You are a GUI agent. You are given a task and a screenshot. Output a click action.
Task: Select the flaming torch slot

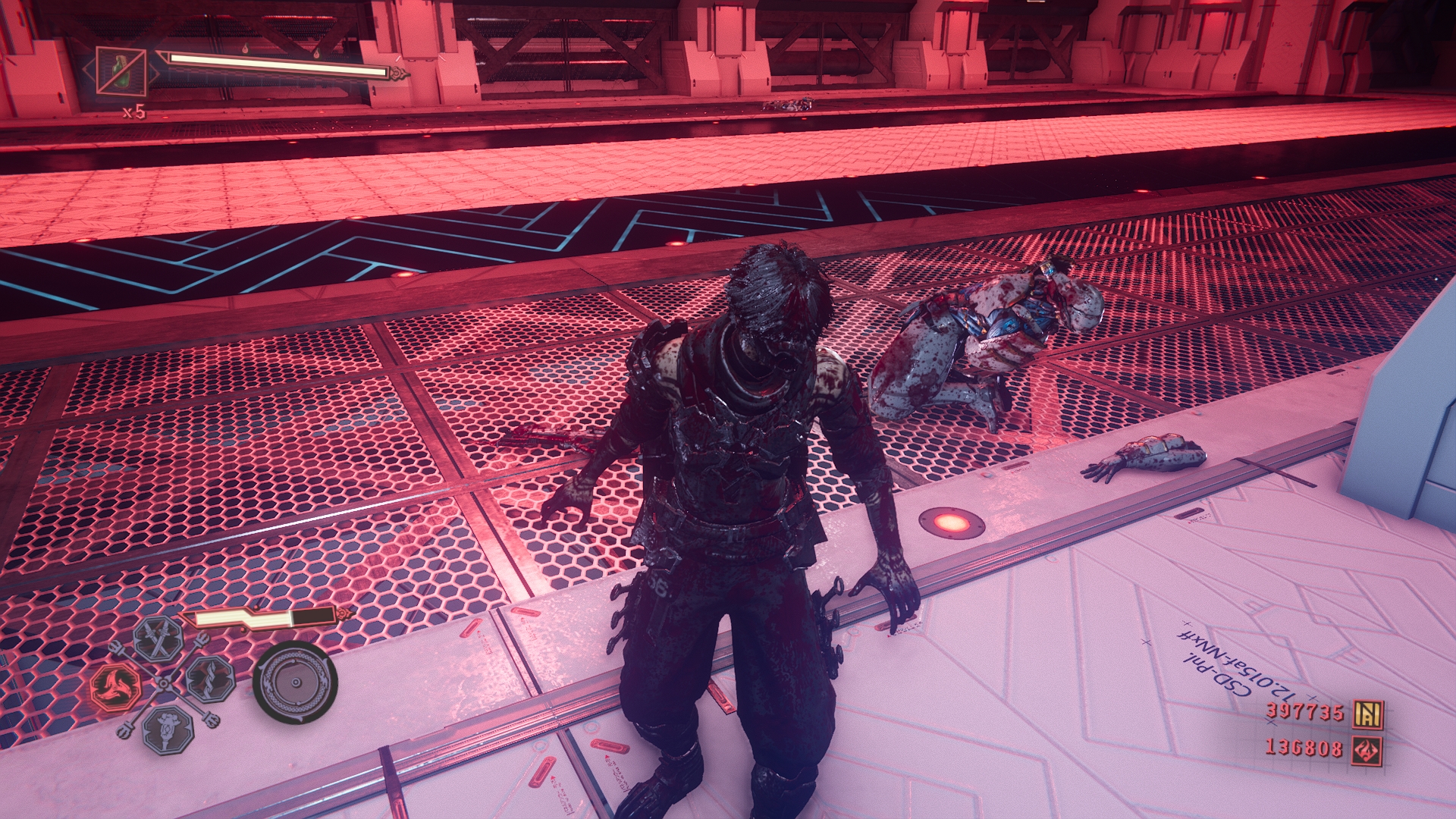[x=167, y=729]
